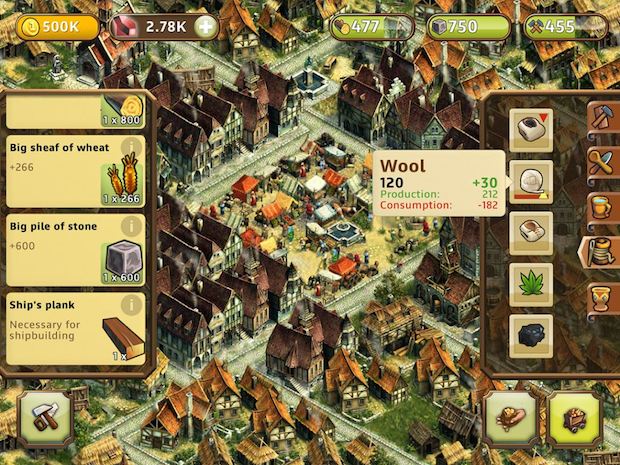
Task: Select the green hemp leaf resource
Action: [x=530, y=283]
